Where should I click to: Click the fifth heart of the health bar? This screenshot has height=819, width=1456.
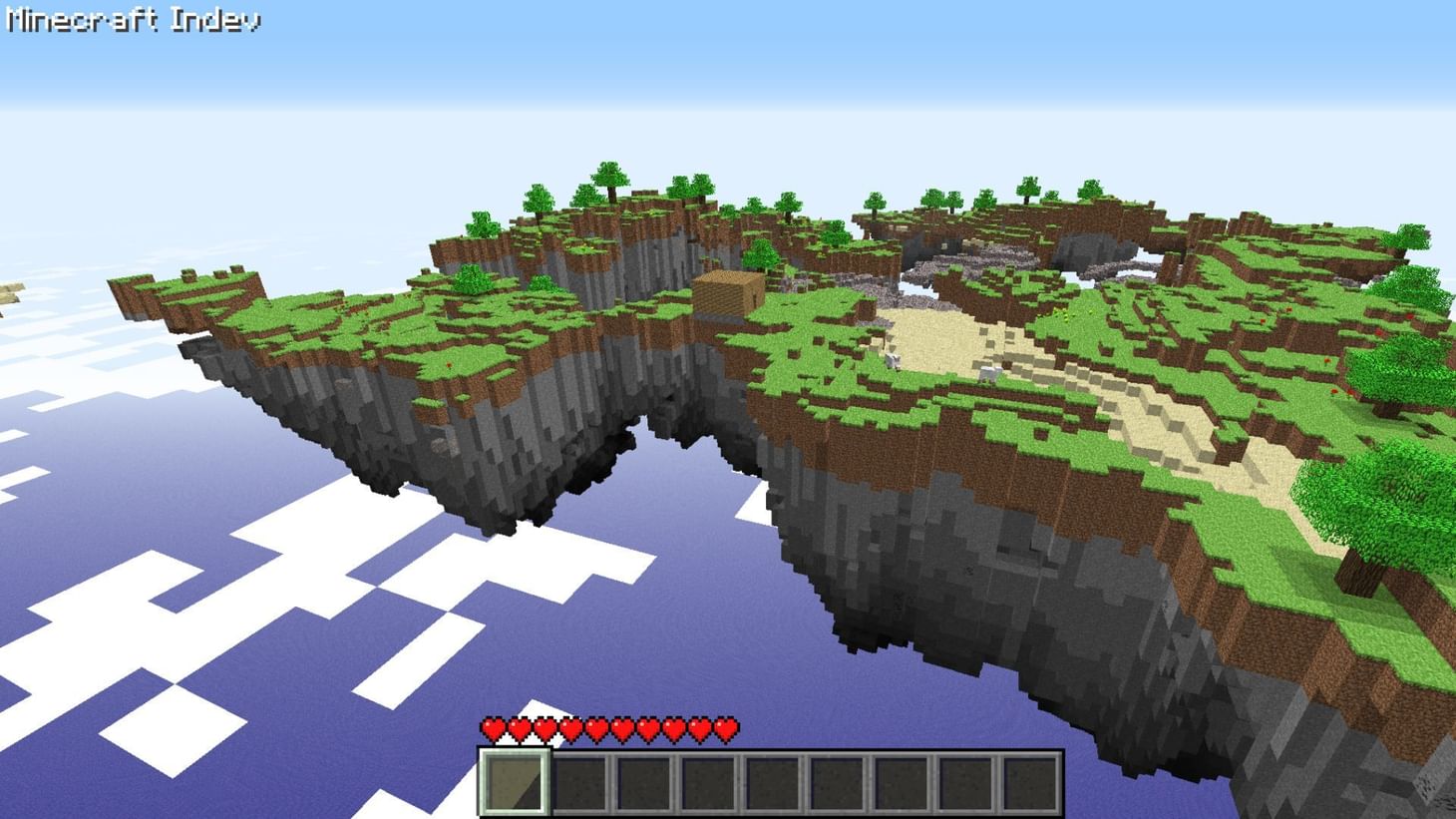(596, 729)
